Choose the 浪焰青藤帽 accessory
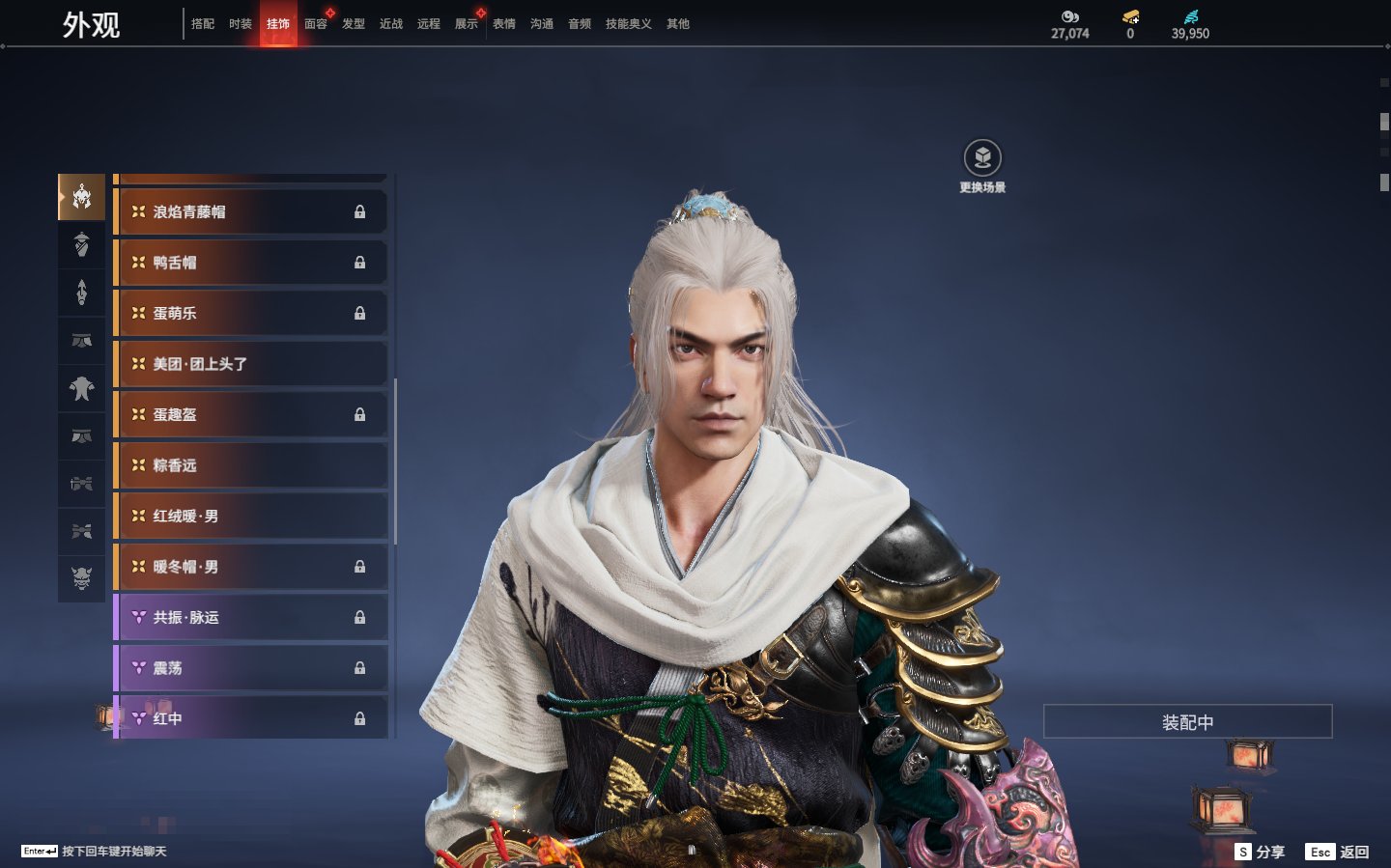1391x868 pixels. [x=251, y=211]
